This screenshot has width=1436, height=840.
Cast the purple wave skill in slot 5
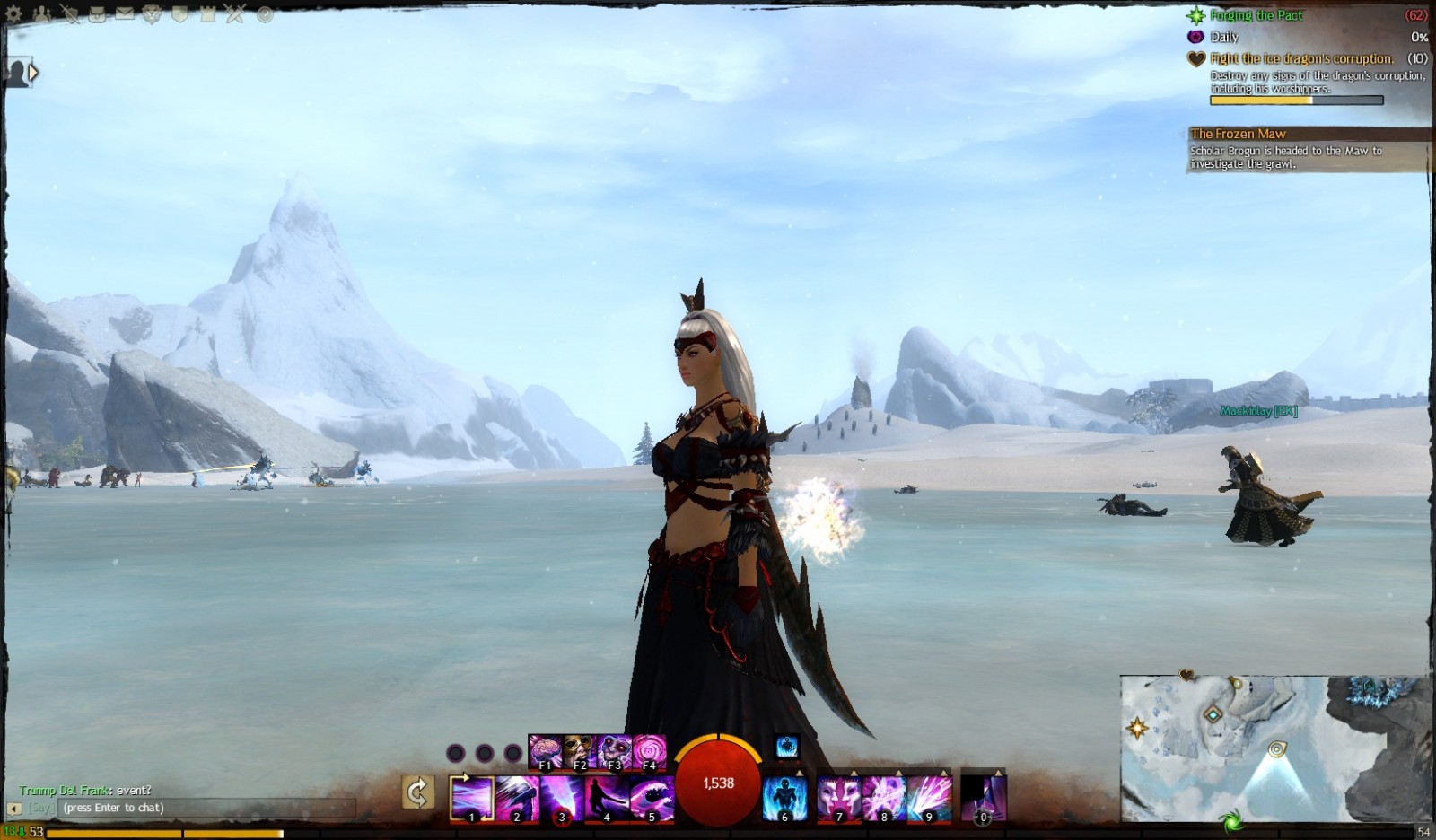[652, 799]
